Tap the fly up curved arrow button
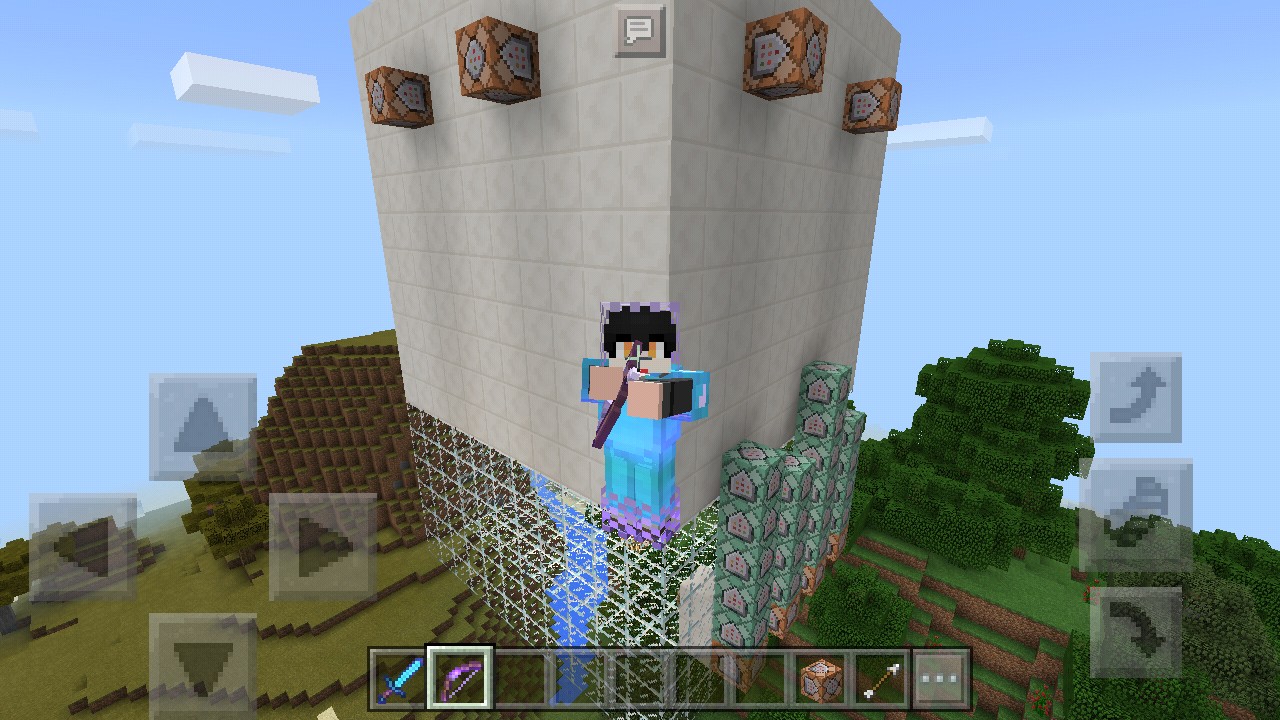Image resolution: width=1280 pixels, height=720 pixels. [1136, 397]
